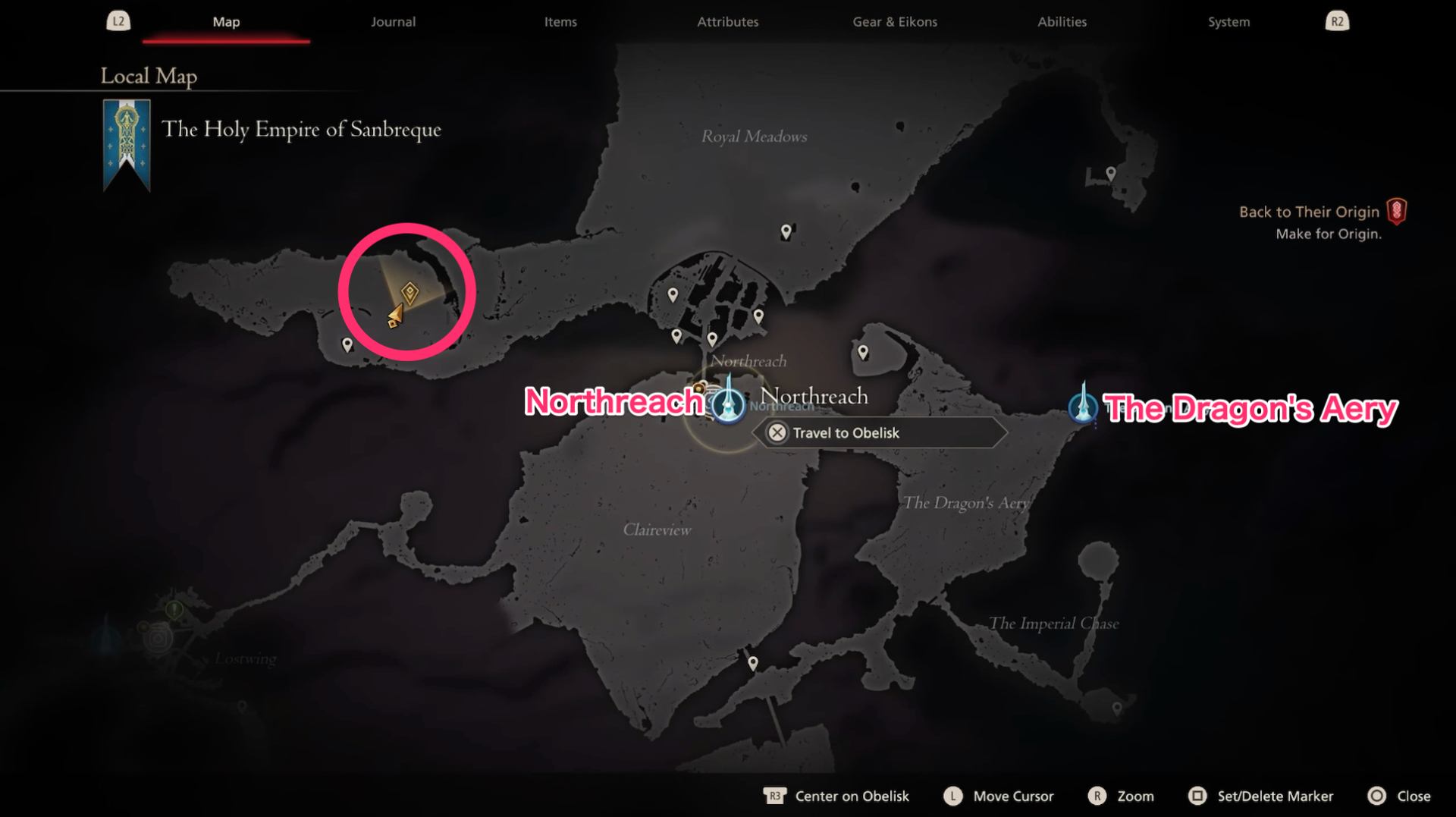Switch to the Items tab

(x=560, y=22)
